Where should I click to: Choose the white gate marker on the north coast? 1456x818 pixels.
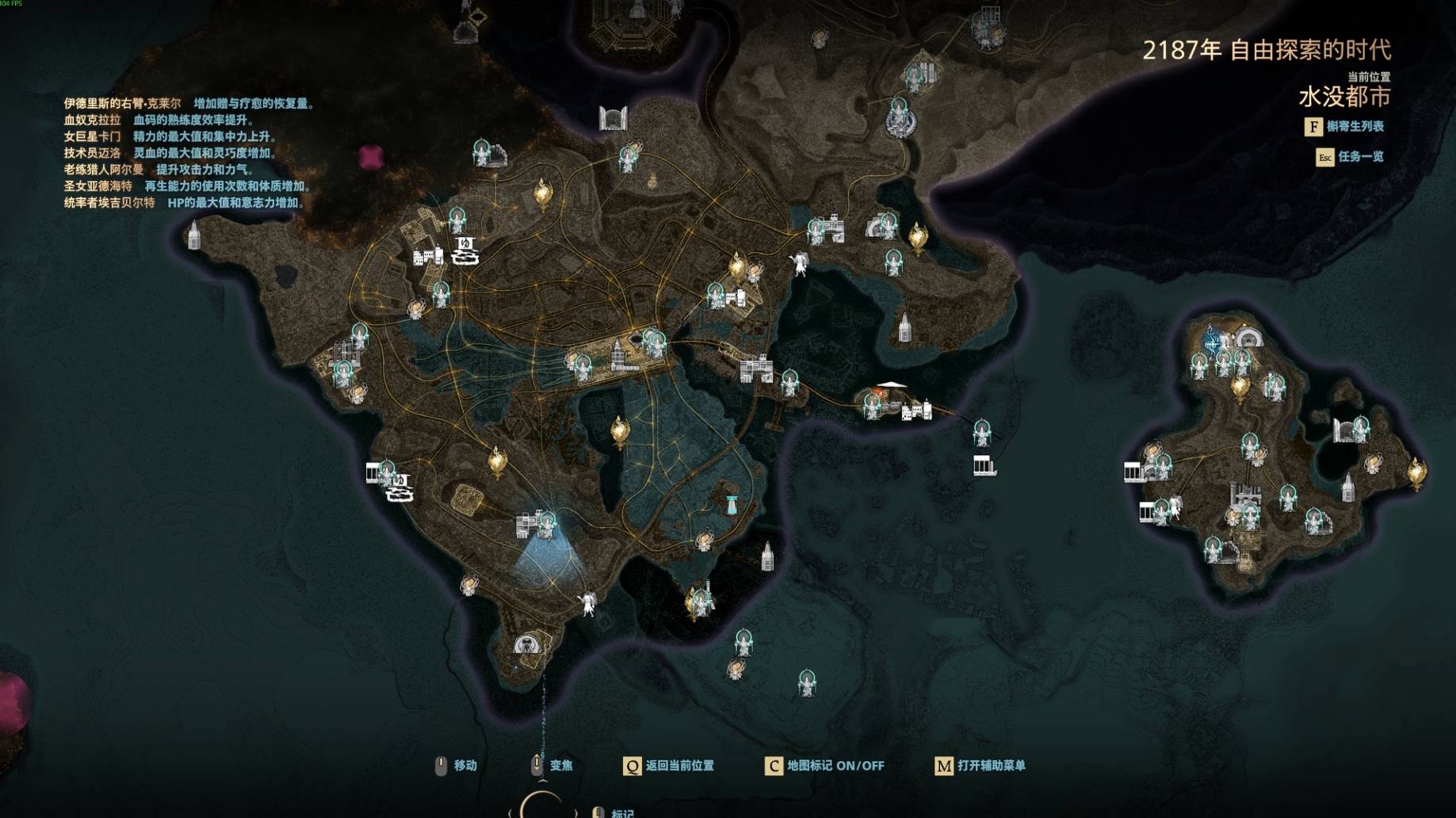[613, 118]
